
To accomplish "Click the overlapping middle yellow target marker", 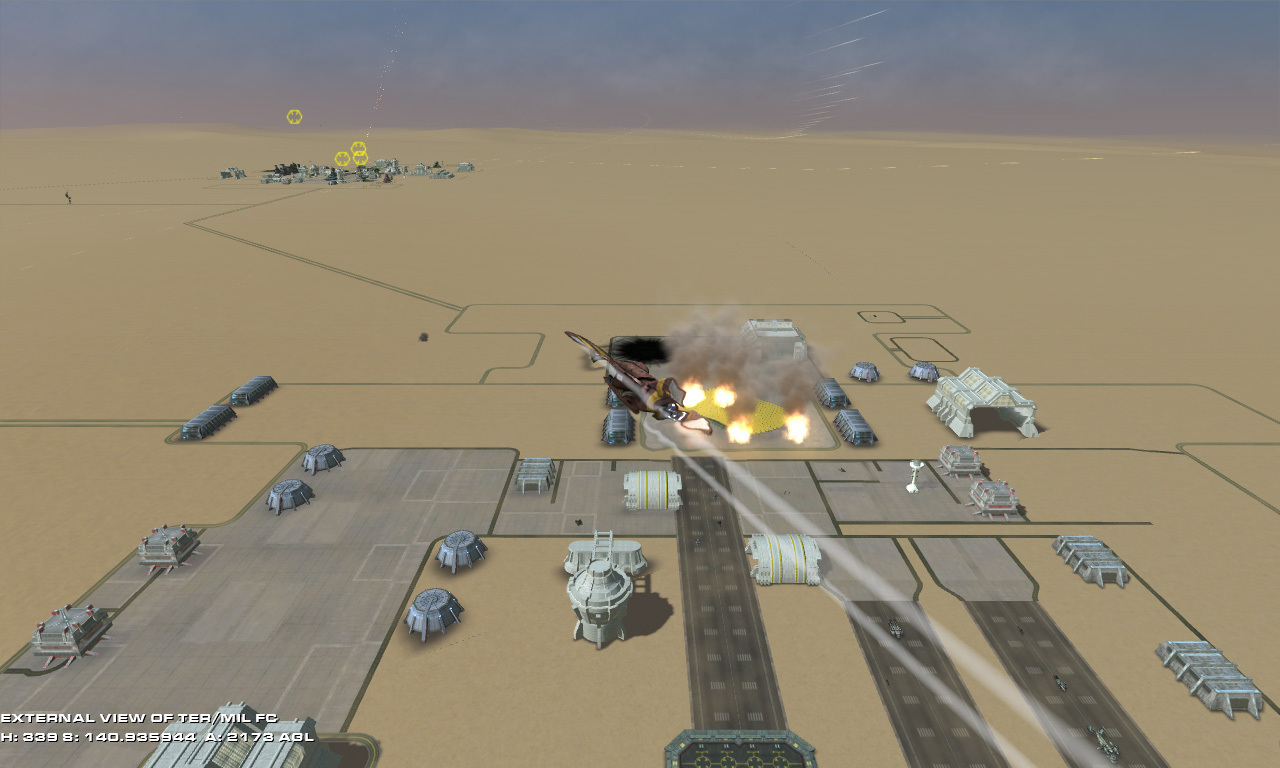I will [x=359, y=148].
